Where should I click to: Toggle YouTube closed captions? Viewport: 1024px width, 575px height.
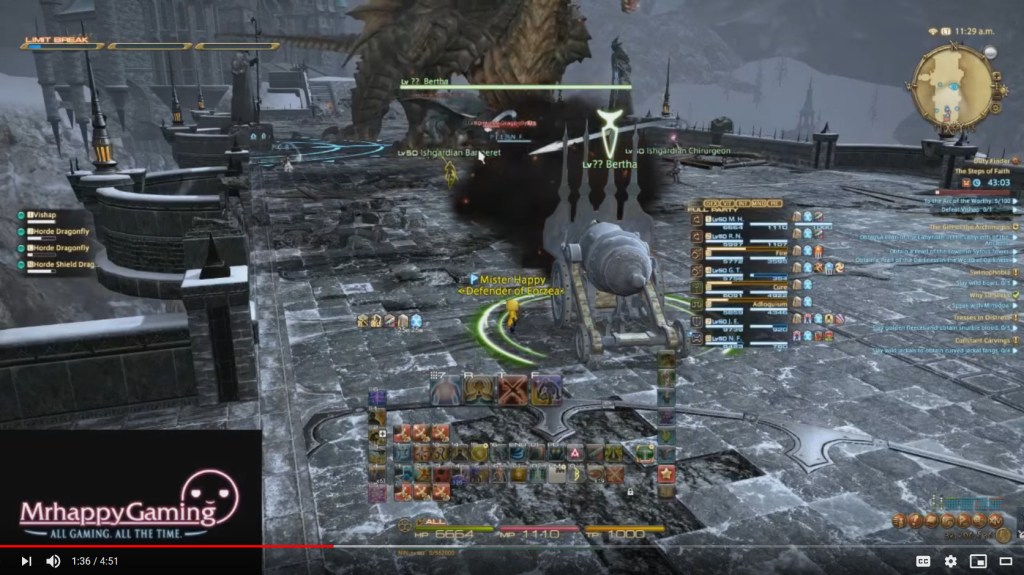tap(923, 561)
